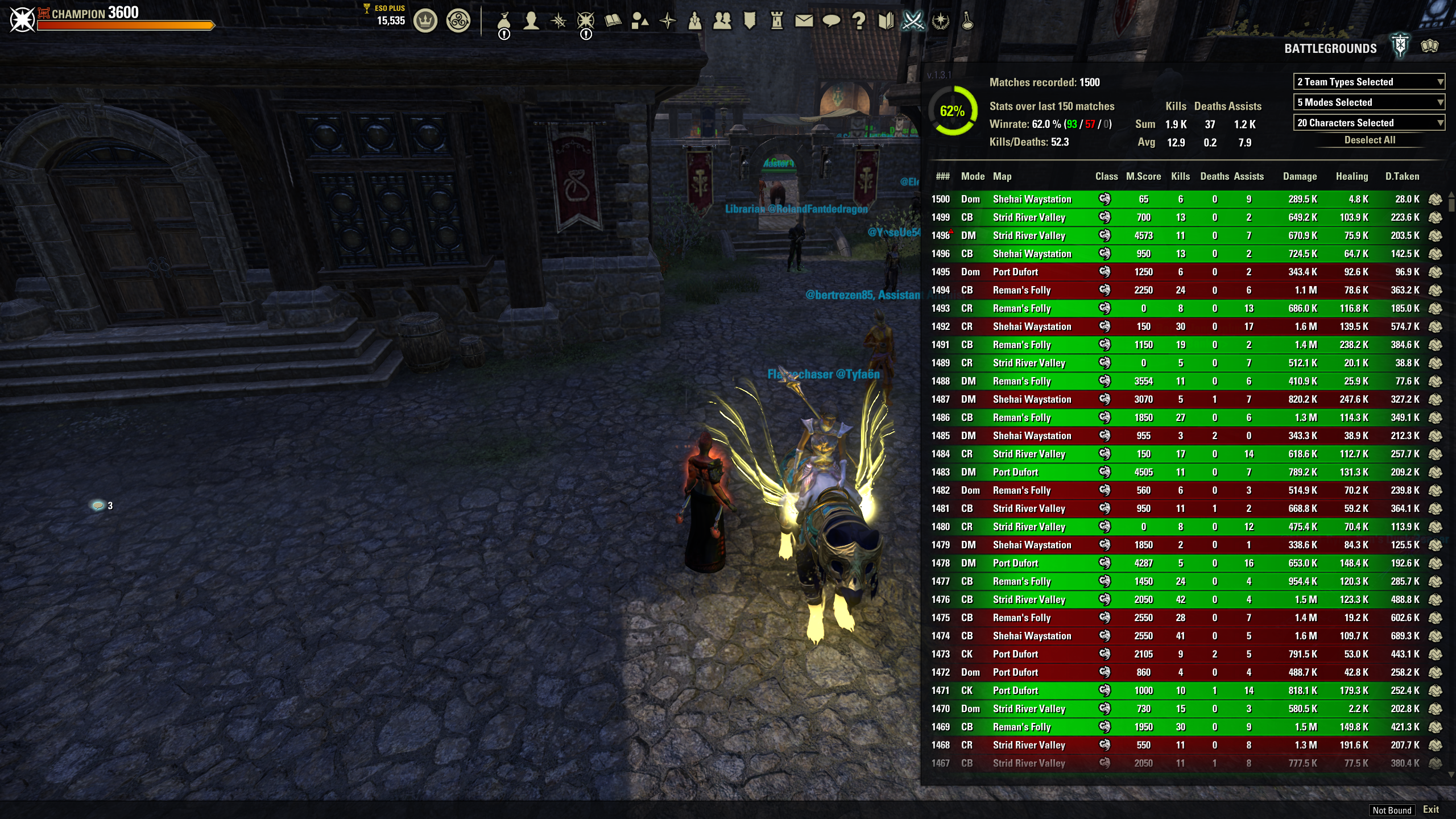Switch to the banner icon beside Battlegrounds heading
The image size is (1456, 819).
[1400, 47]
